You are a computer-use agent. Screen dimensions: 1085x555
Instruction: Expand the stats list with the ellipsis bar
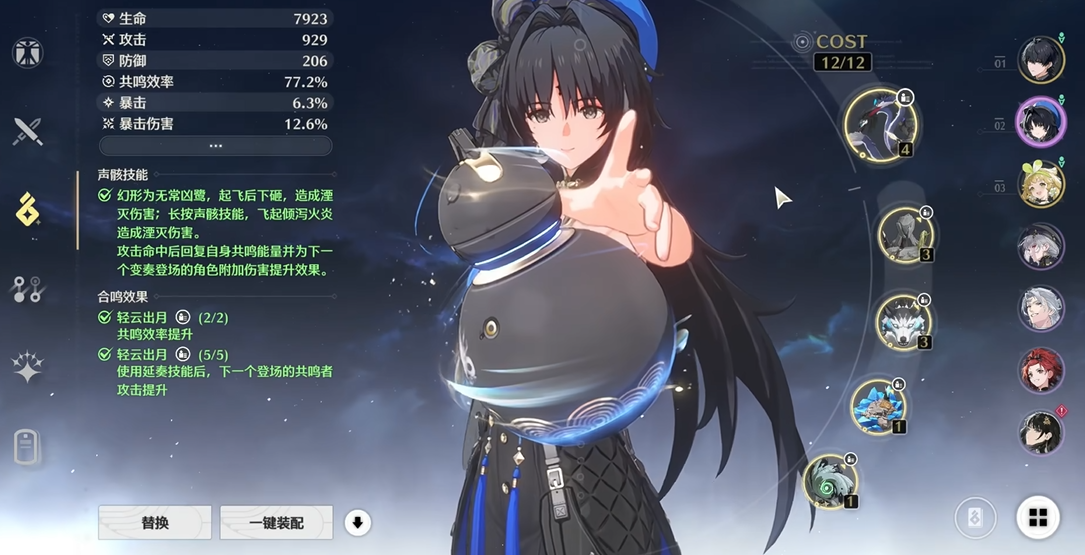coord(215,146)
